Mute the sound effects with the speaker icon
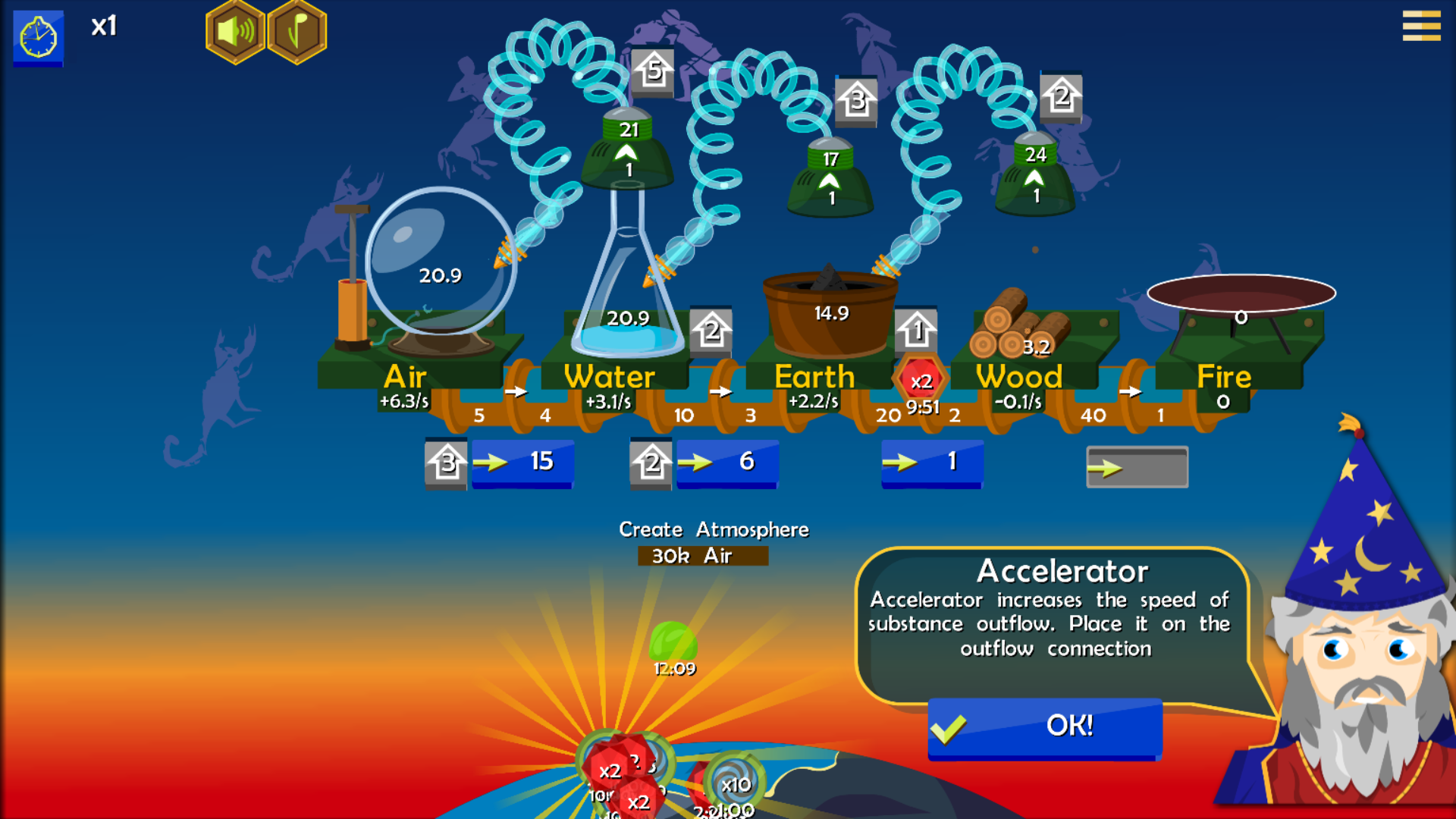 tap(234, 30)
